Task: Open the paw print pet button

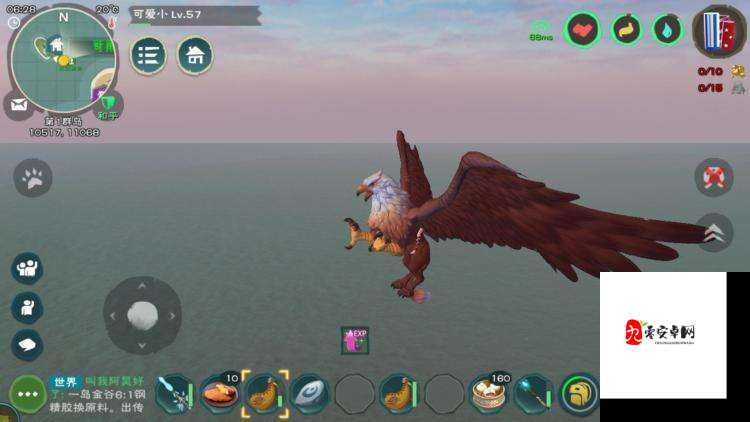Action: [32, 178]
